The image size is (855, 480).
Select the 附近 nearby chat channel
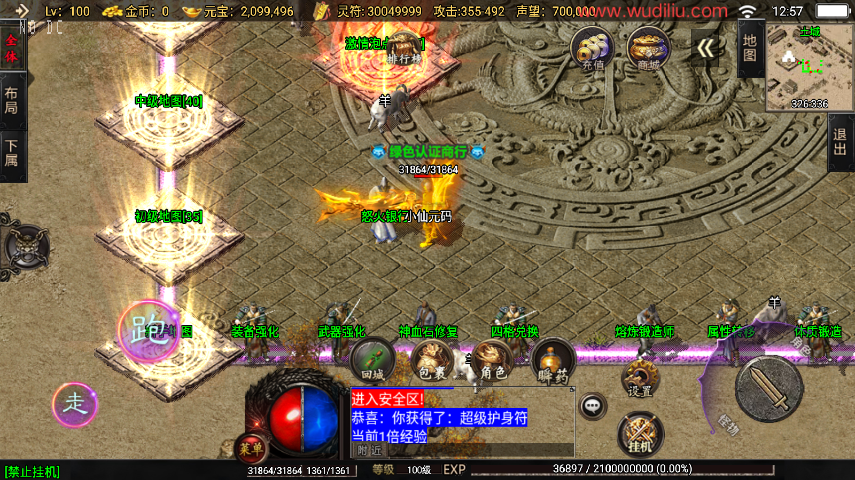pyautogui.click(x=371, y=451)
